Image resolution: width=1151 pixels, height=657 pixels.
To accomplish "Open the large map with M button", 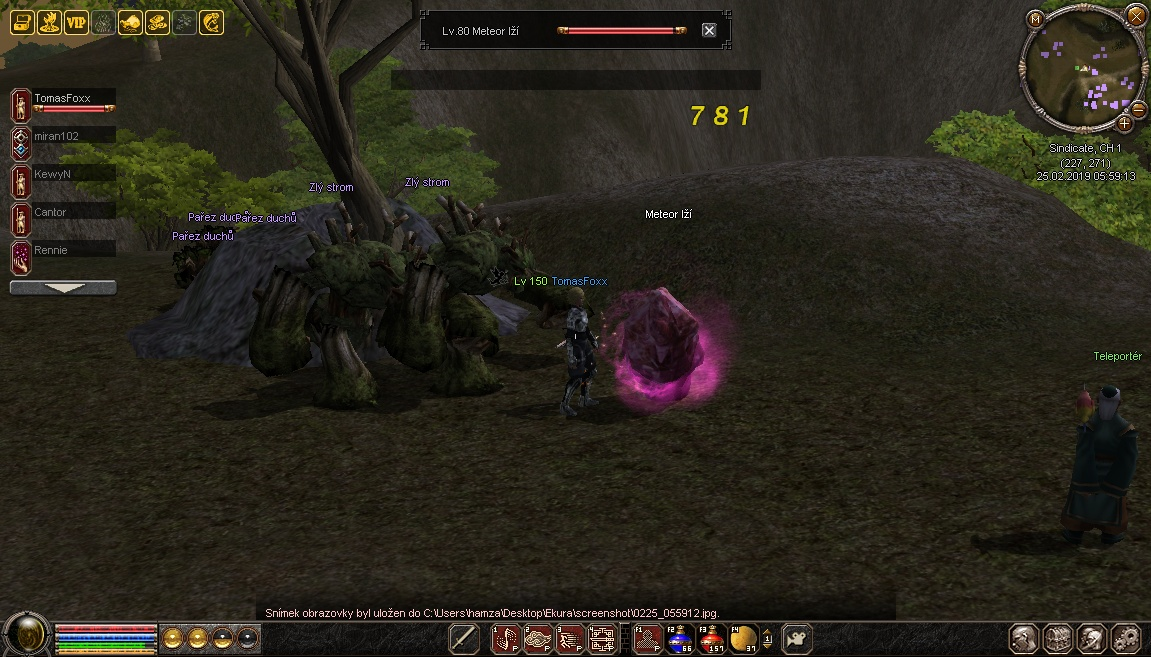I will [x=1035, y=18].
